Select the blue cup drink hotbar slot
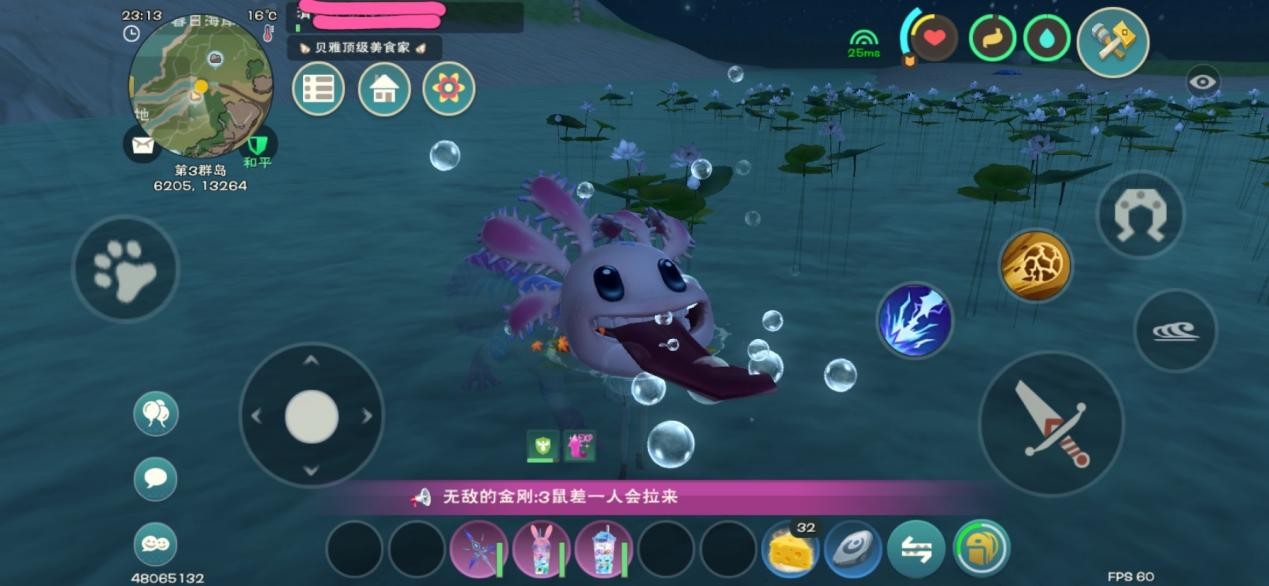Screen dimensions: 1269x586 (x=603, y=549)
